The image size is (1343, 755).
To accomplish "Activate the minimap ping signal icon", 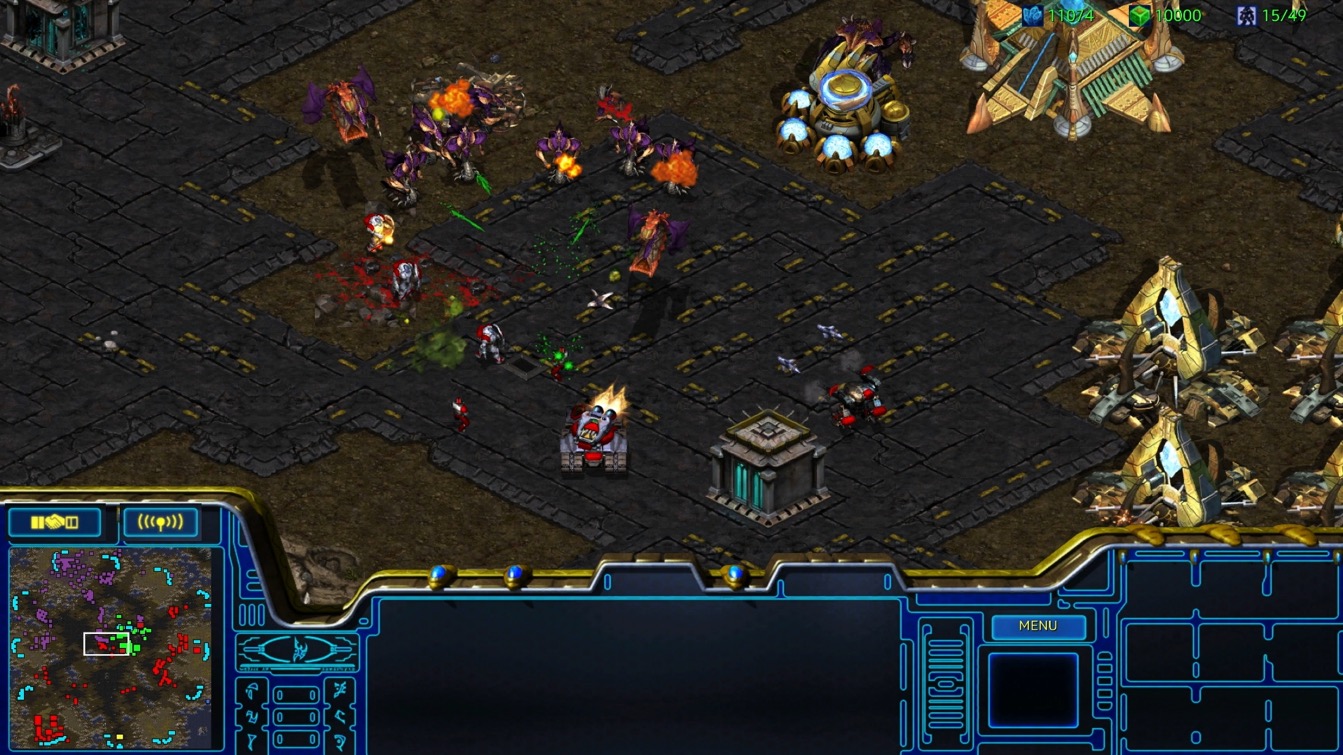I will (x=161, y=520).
